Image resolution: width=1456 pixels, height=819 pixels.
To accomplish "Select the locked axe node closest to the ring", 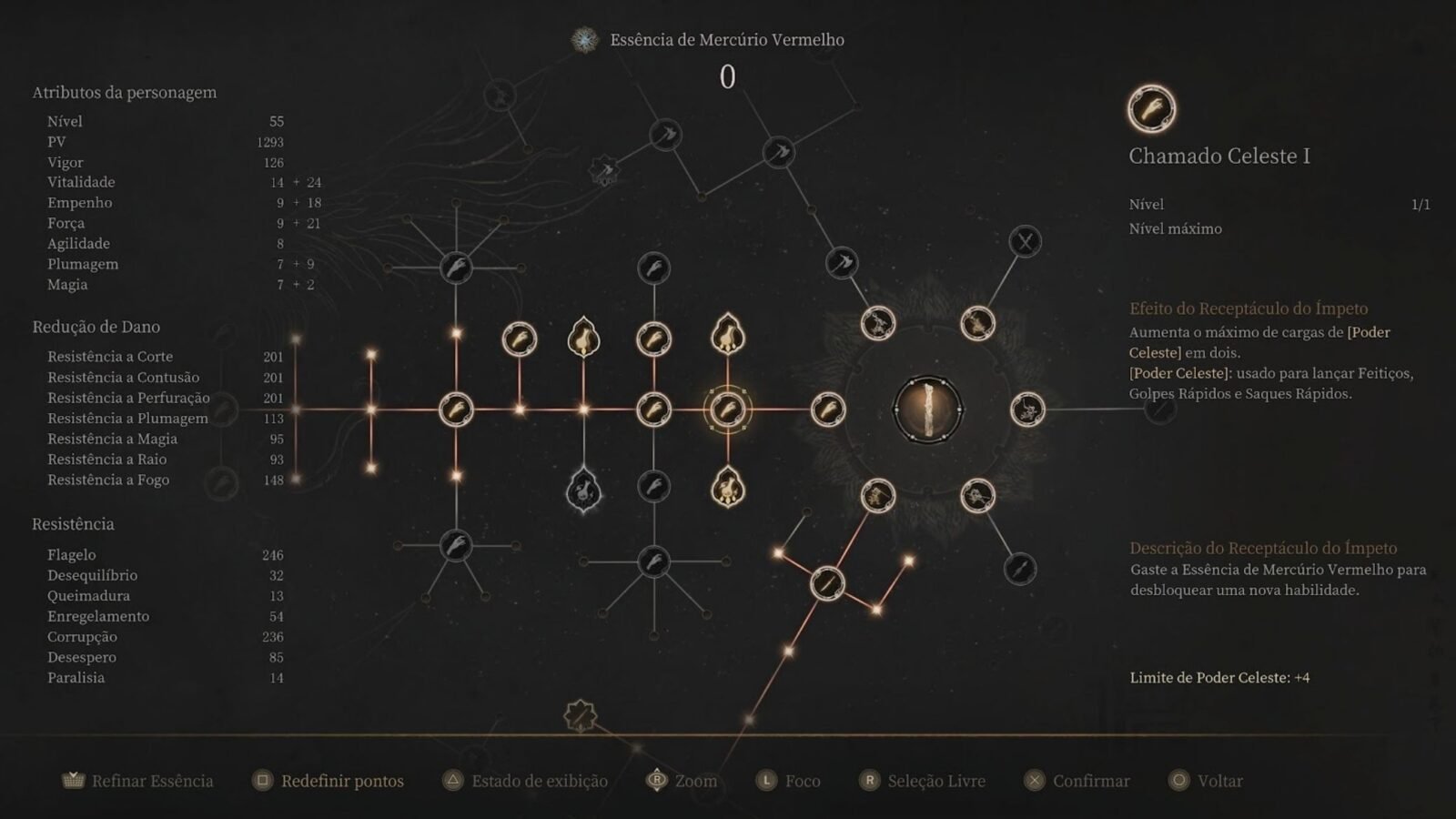I will click(842, 264).
